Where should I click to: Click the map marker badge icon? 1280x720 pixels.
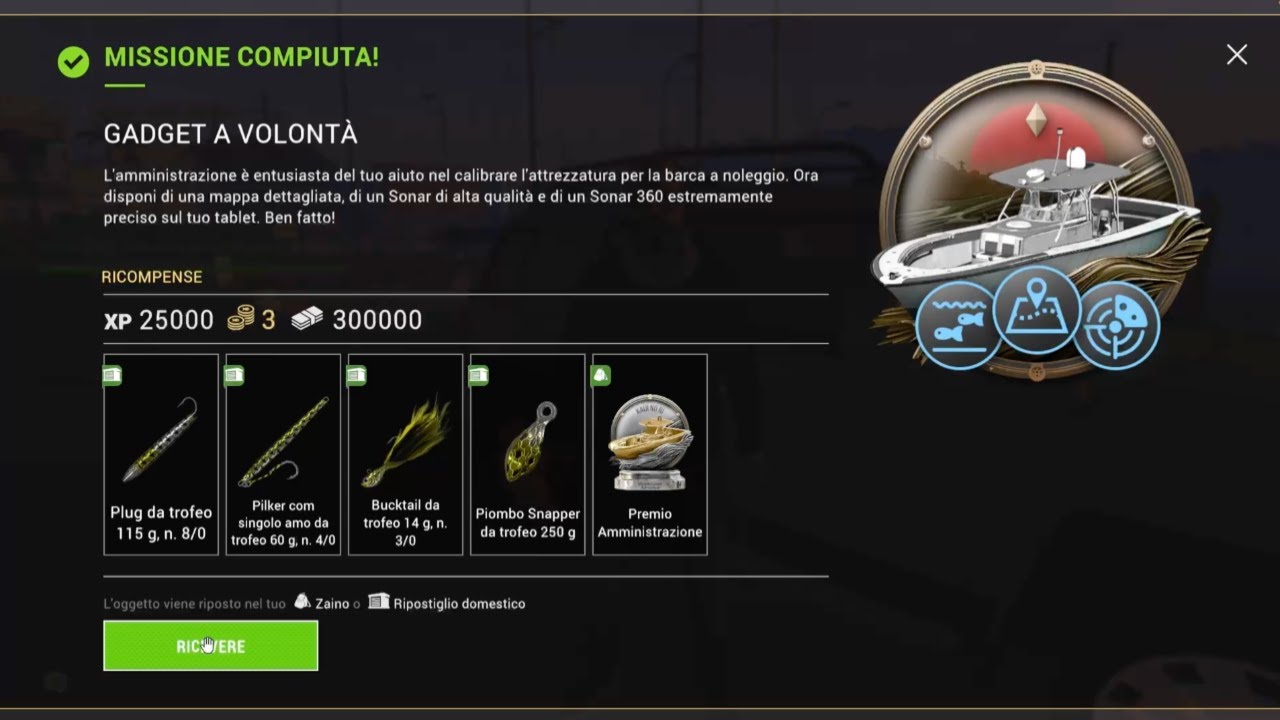pyautogui.click(x=1037, y=309)
